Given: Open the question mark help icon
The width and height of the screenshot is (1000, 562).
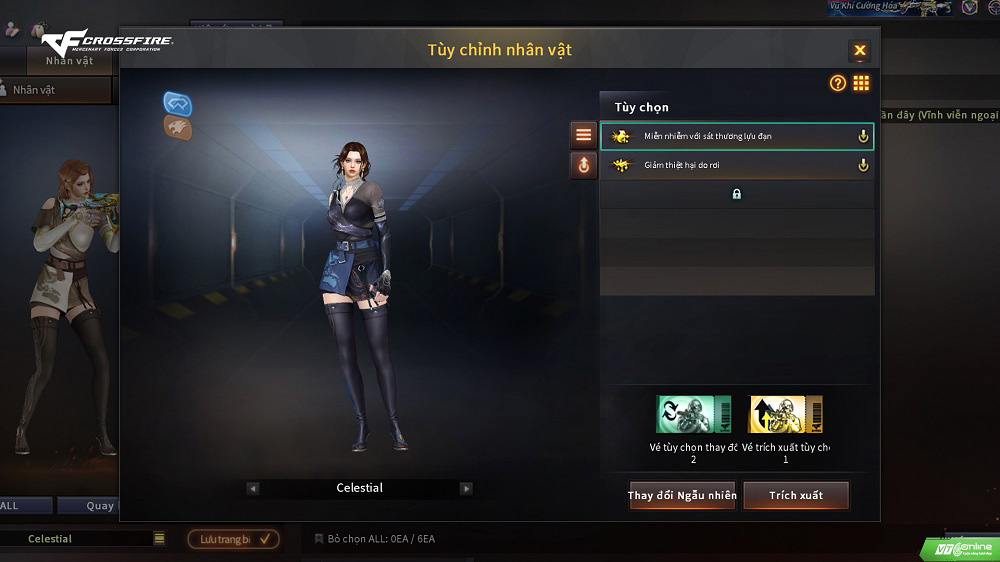Looking at the screenshot, I should (838, 84).
